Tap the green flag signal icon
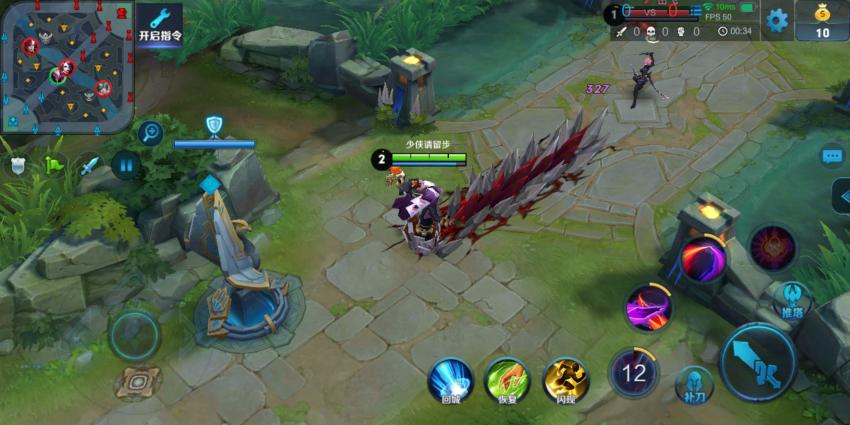This screenshot has width=850, height=425. 53,165
